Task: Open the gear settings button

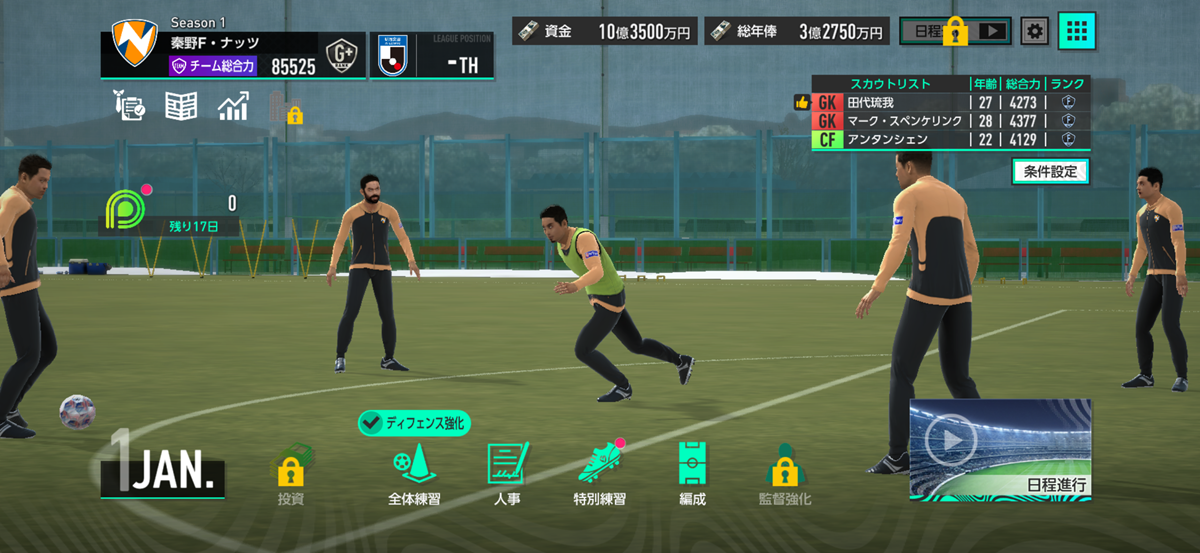Action: pos(1035,31)
